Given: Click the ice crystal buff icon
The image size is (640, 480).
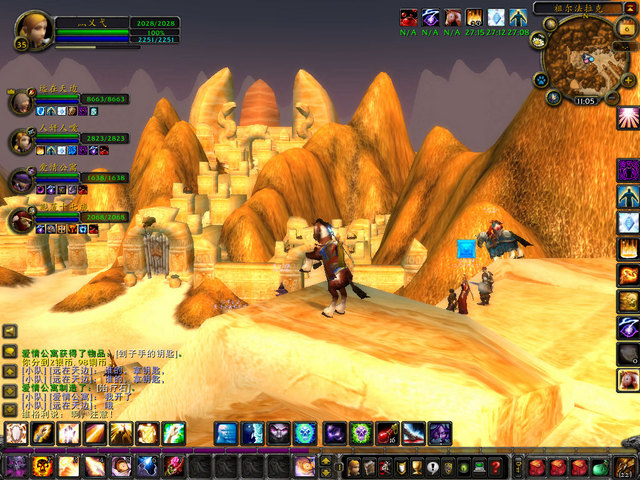Looking at the screenshot, I should click(x=496, y=17).
